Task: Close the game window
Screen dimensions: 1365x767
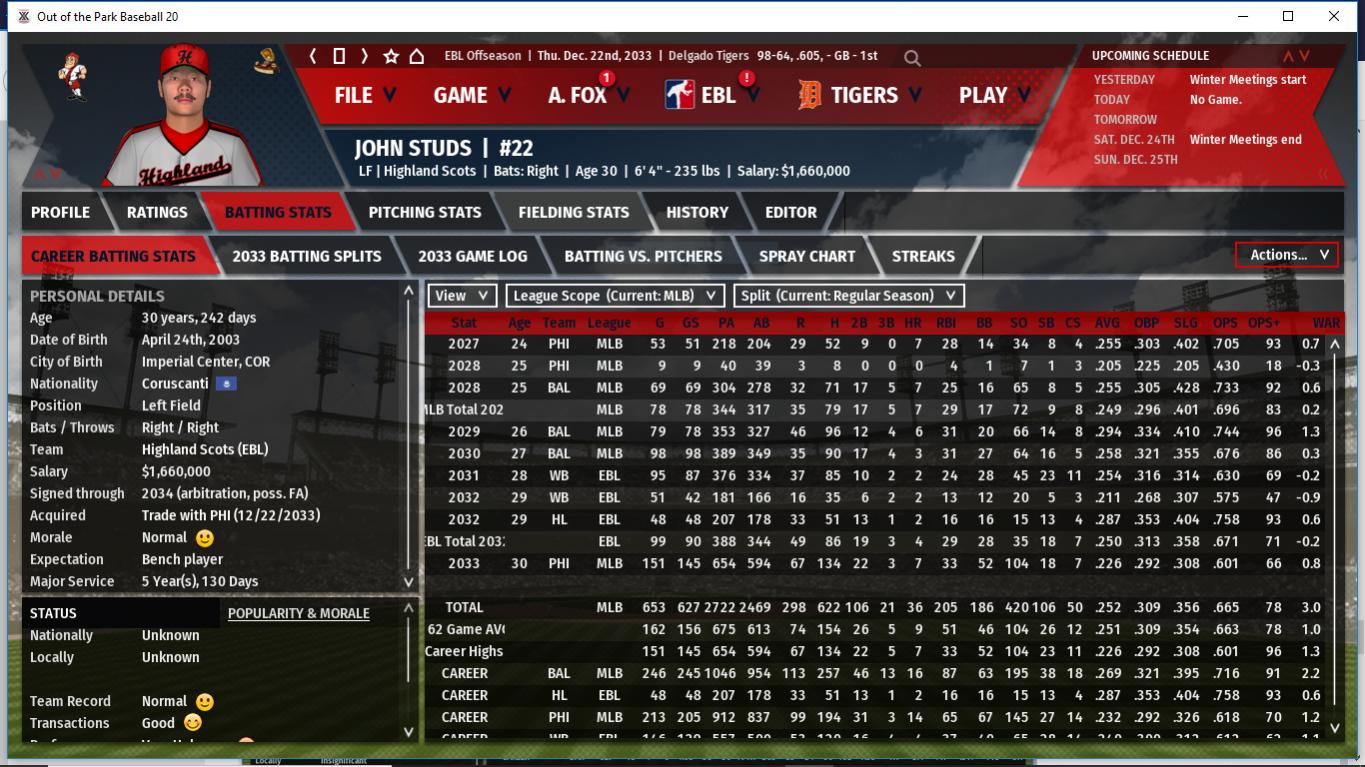Action: coord(1334,16)
